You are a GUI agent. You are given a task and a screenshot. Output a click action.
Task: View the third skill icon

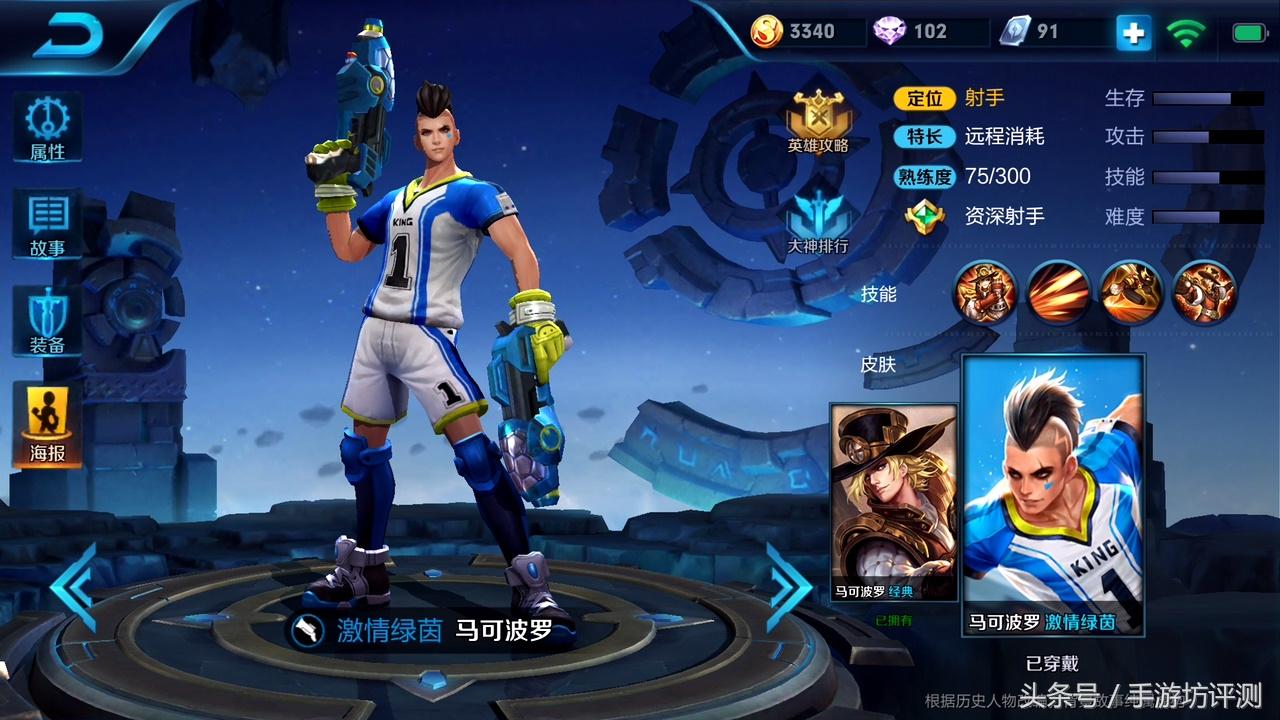(x=1131, y=292)
